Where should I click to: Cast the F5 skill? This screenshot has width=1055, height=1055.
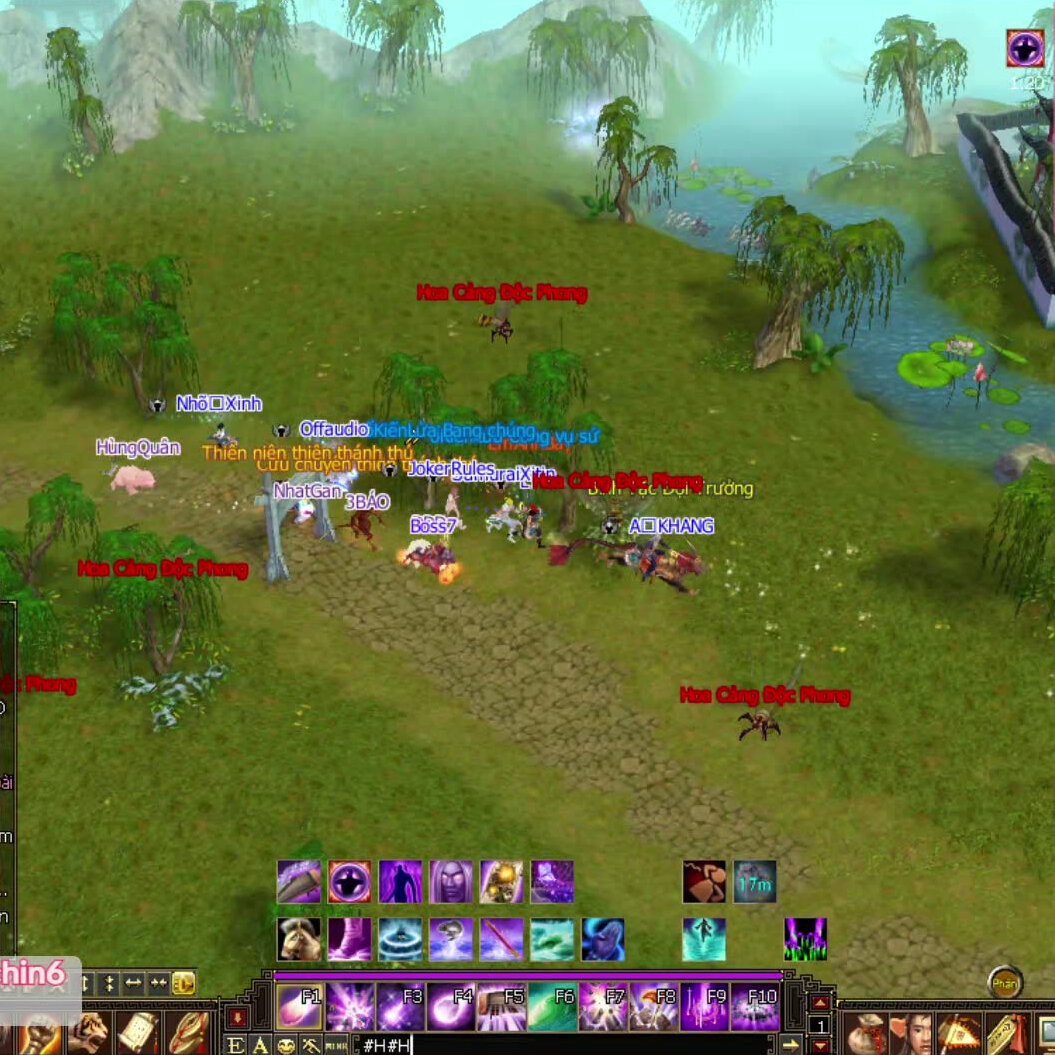coord(501,1007)
